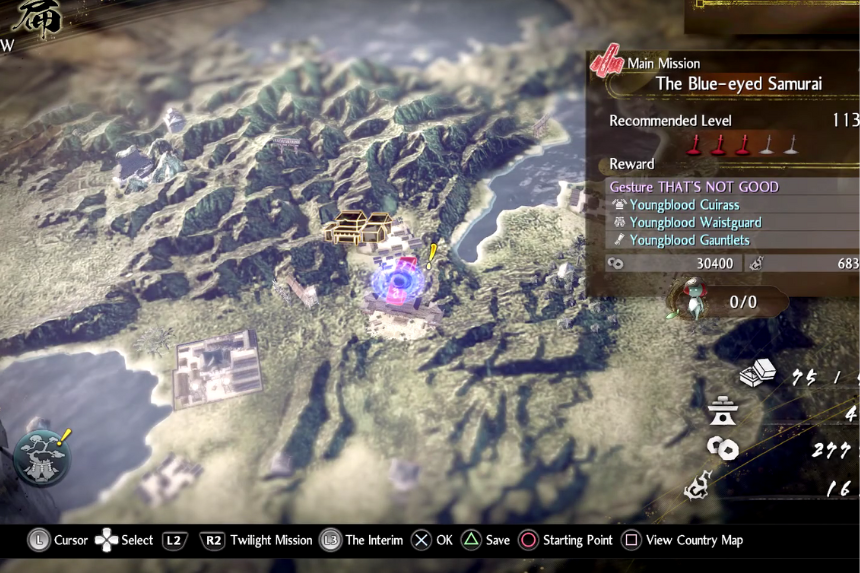Image resolution: width=860 pixels, height=573 pixels.
Task: Open the round bonsai castle region icon
Action: (x=42, y=457)
